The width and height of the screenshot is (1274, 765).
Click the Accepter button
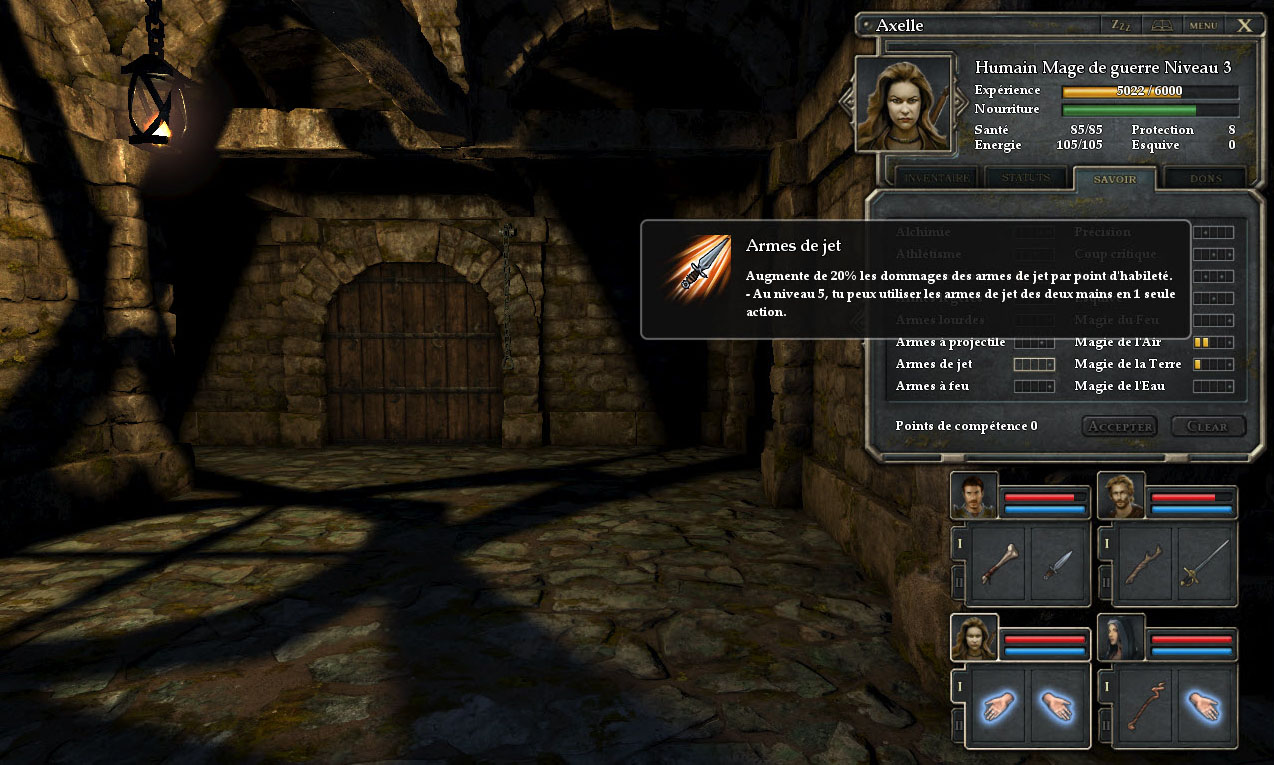point(1119,426)
